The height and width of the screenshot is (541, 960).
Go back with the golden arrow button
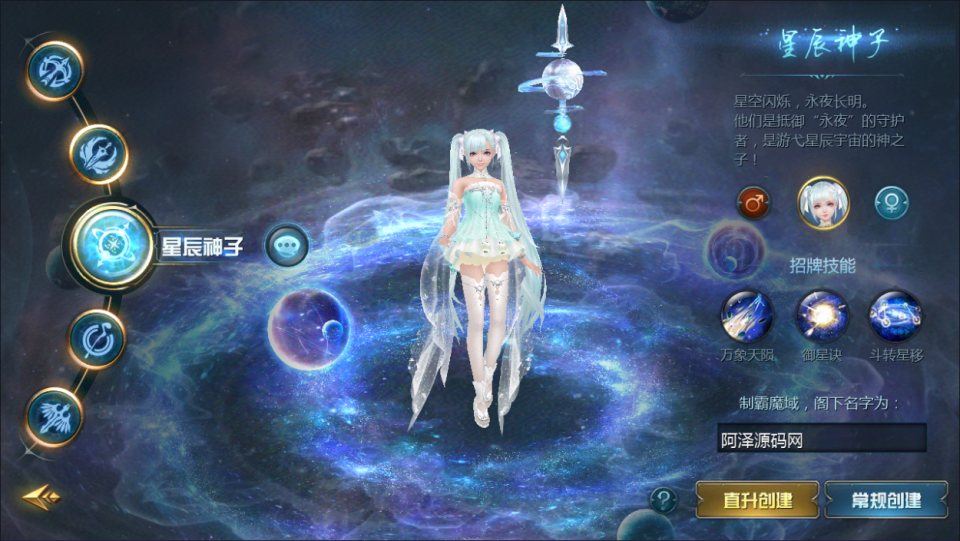[x=42, y=496]
